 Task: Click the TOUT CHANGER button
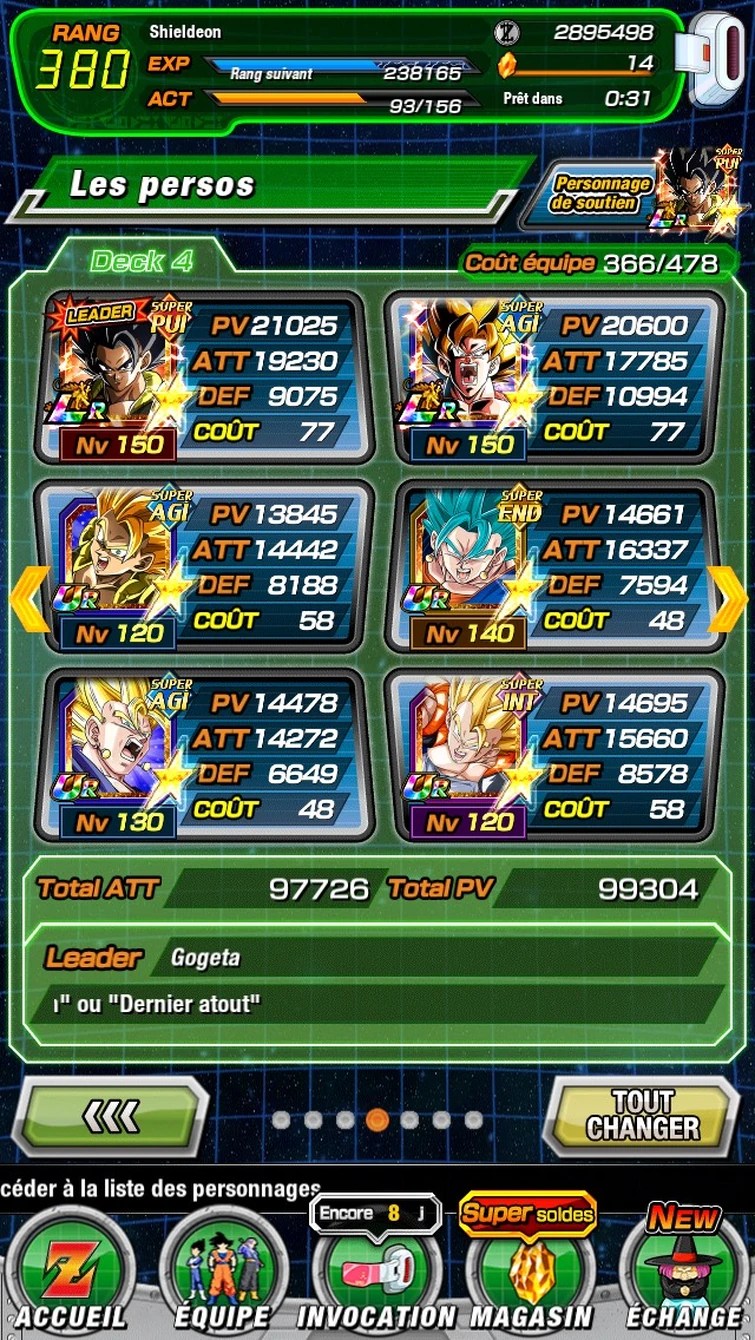tap(642, 1116)
